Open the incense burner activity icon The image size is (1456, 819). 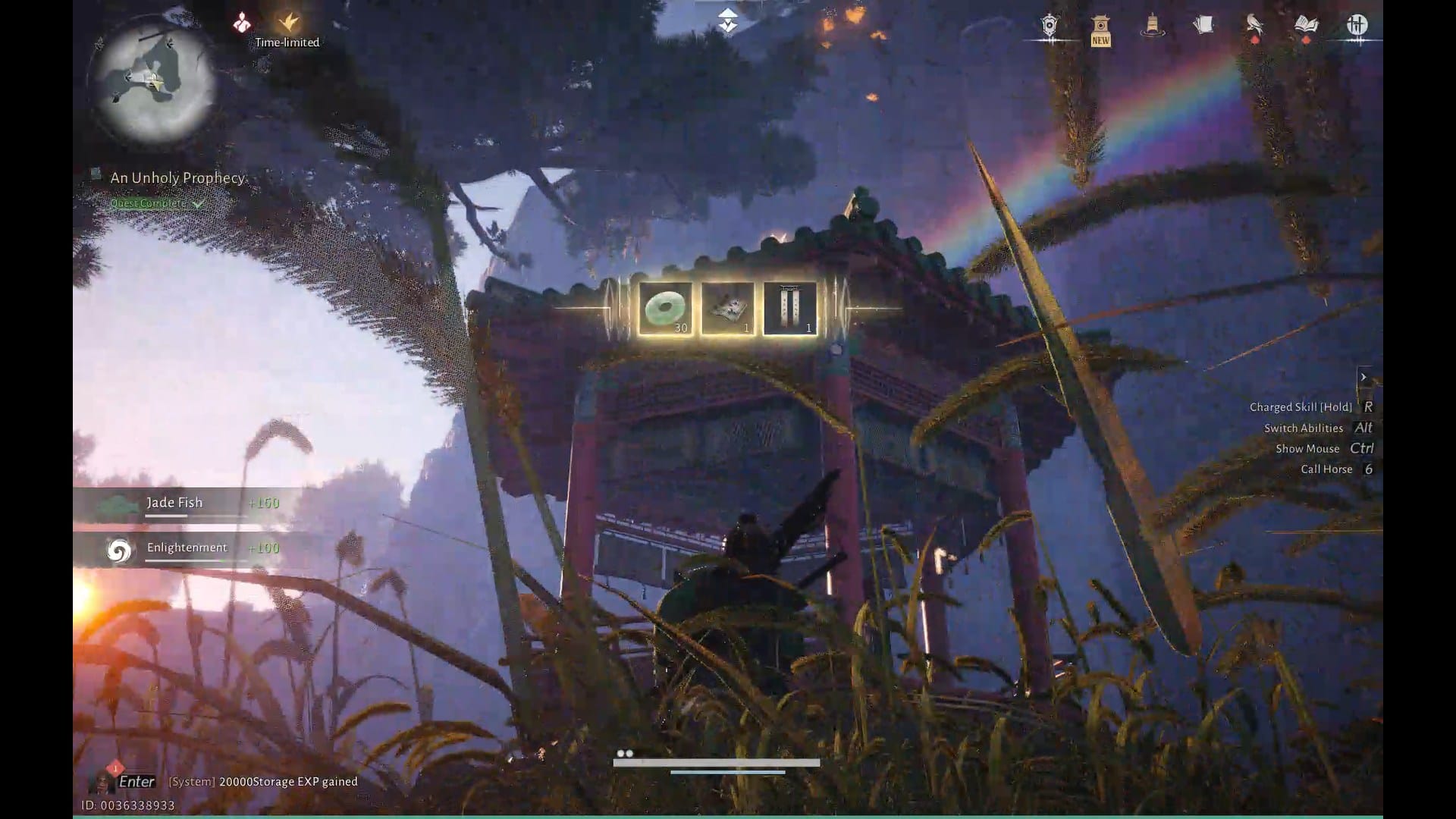pyautogui.click(x=1151, y=25)
